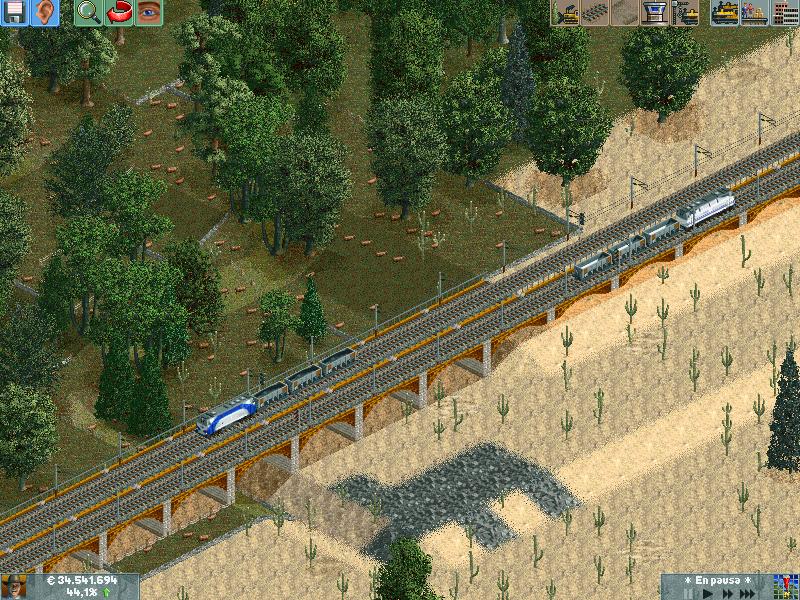The width and height of the screenshot is (800, 600).
Task: Open the map from the bottom corner
Action: pyautogui.click(x=786, y=586)
